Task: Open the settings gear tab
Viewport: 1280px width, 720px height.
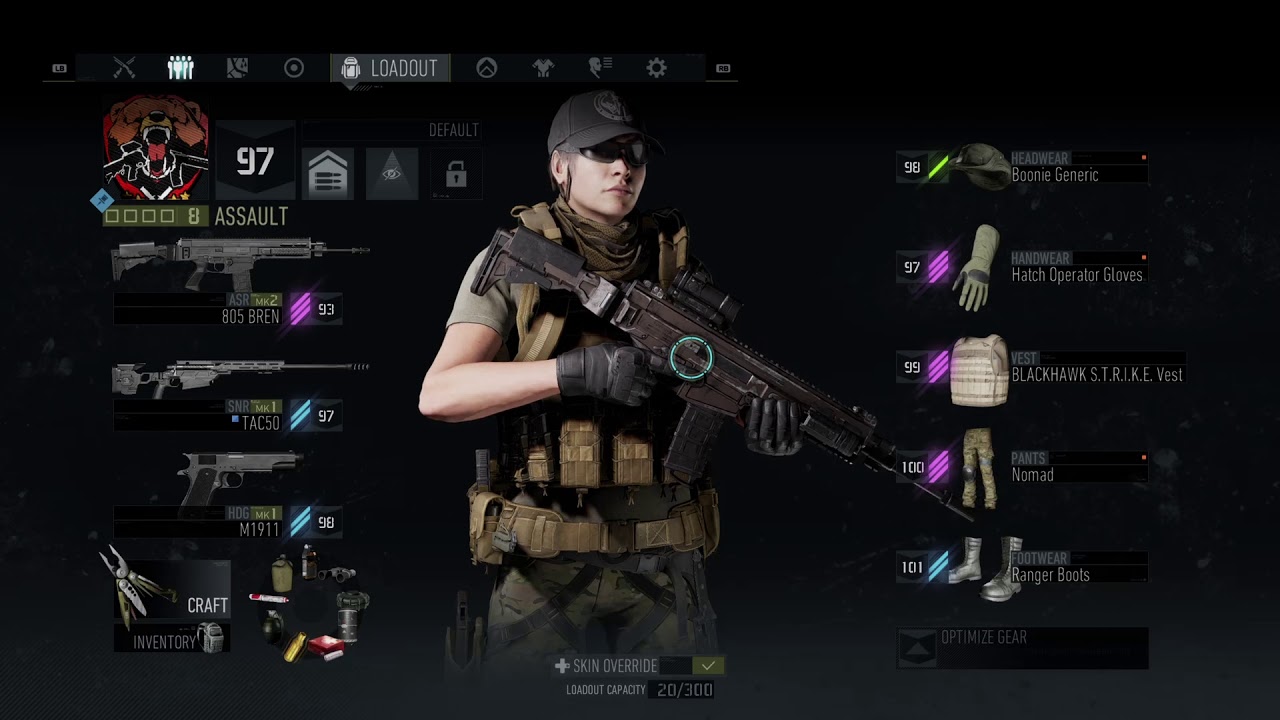Action: pos(656,68)
